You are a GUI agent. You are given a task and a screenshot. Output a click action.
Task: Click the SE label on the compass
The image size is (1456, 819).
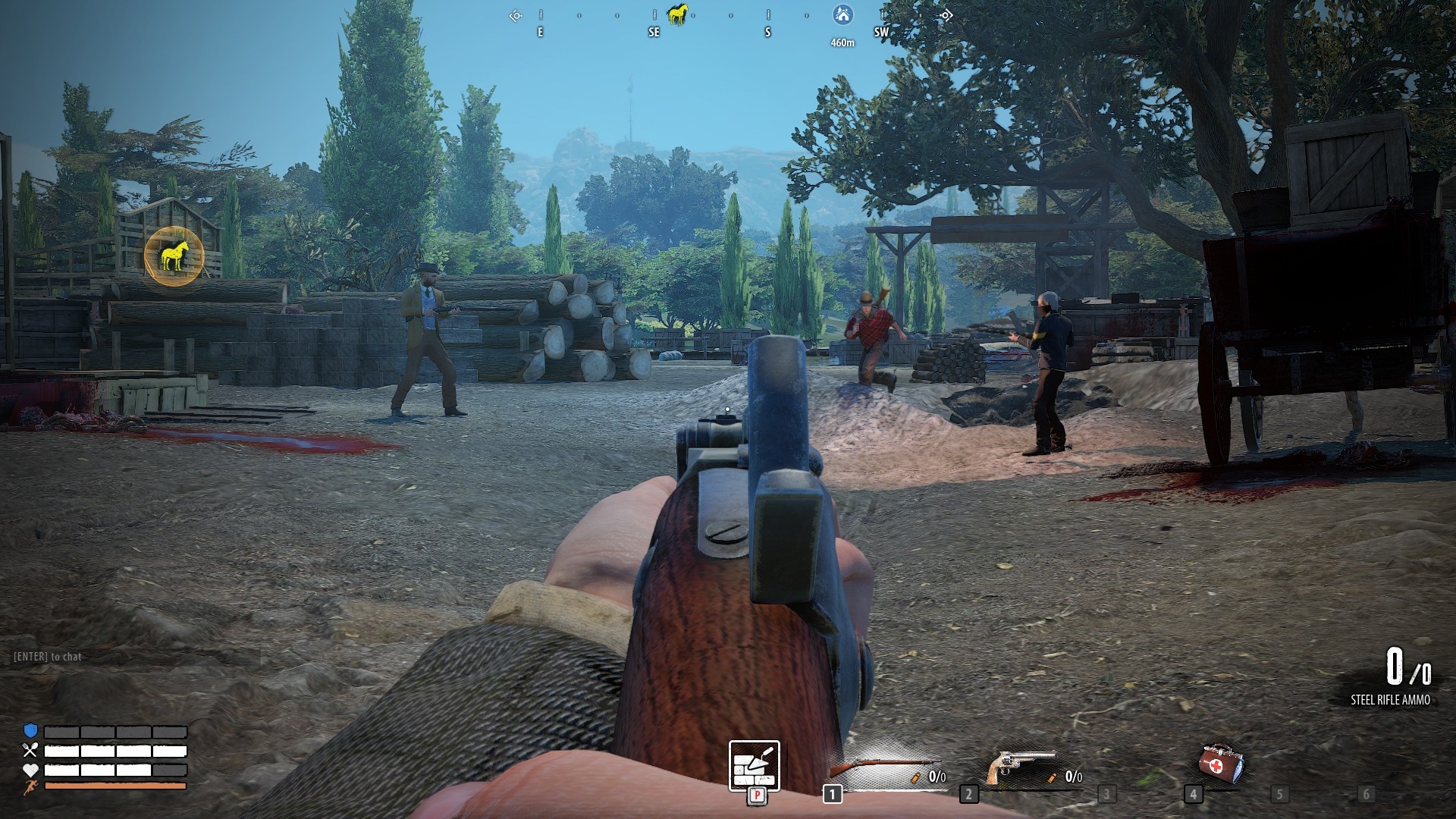point(652,32)
